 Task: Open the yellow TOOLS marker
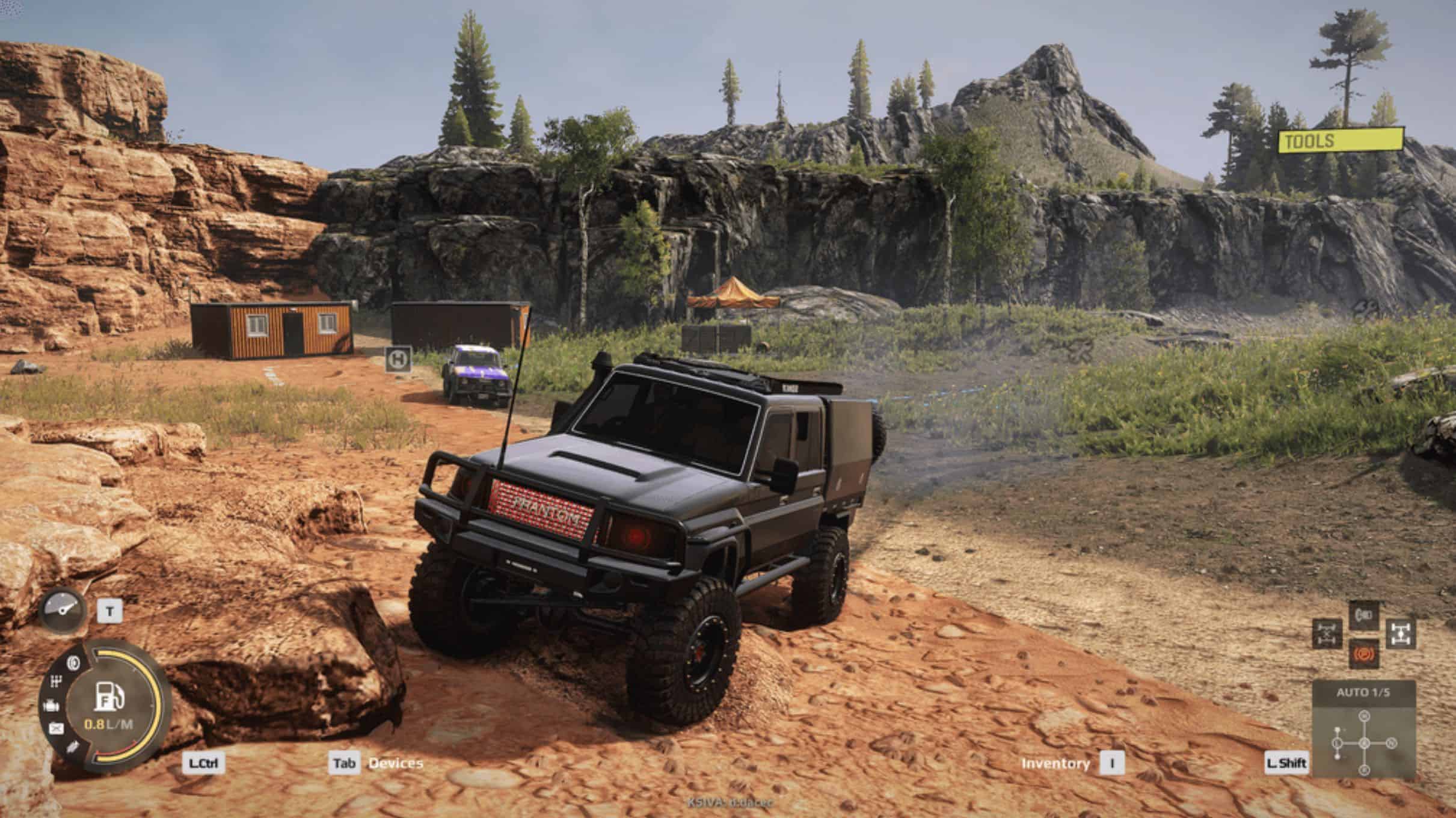click(x=1341, y=141)
